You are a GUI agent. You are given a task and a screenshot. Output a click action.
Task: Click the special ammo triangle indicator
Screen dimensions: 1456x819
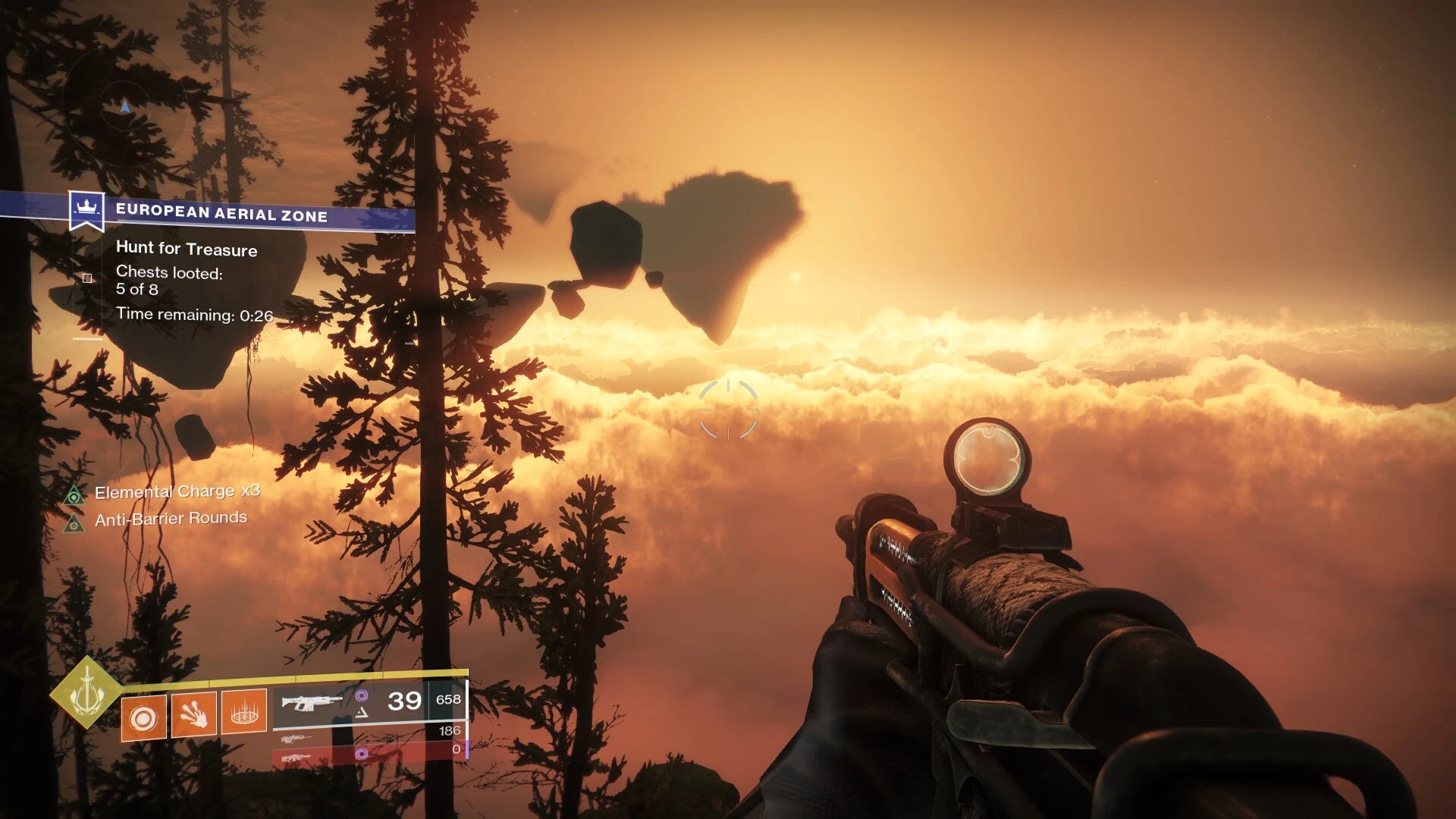click(361, 713)
